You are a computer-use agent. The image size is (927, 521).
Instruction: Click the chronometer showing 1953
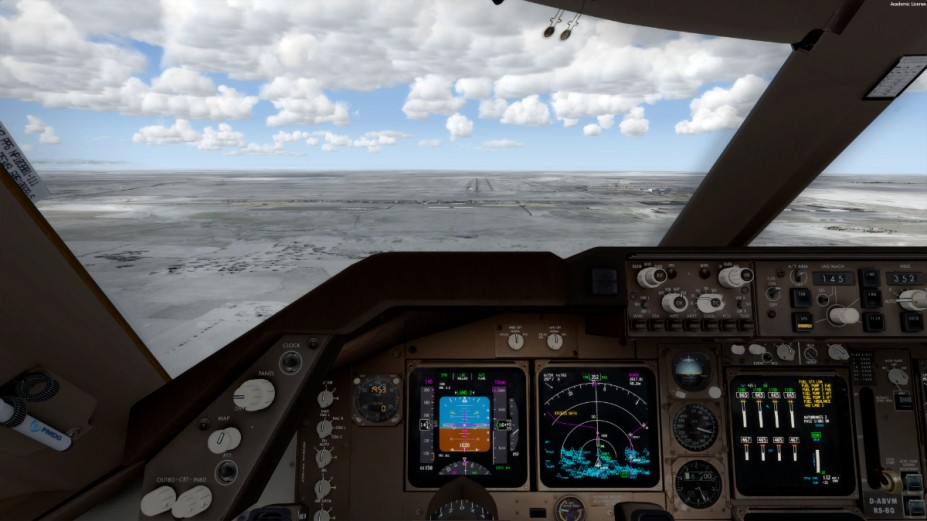tap(377, 399)
